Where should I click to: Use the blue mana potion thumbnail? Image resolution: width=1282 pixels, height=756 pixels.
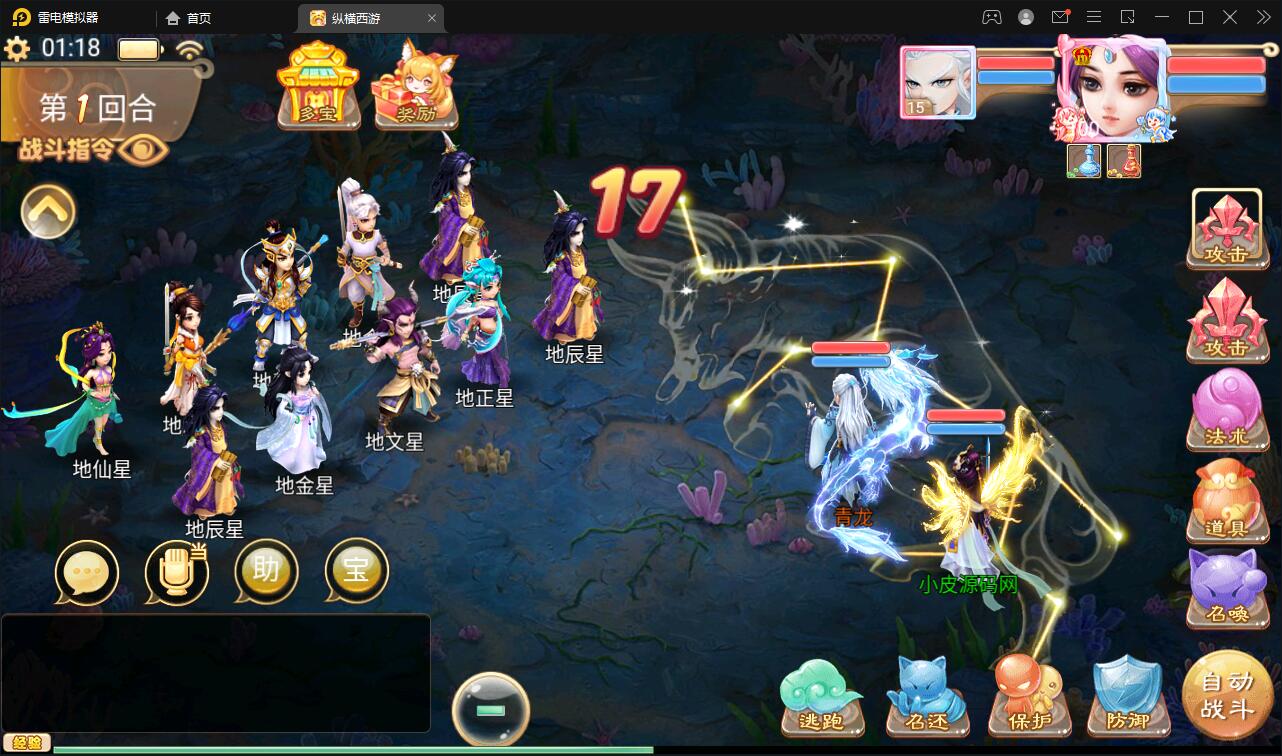1083,161
